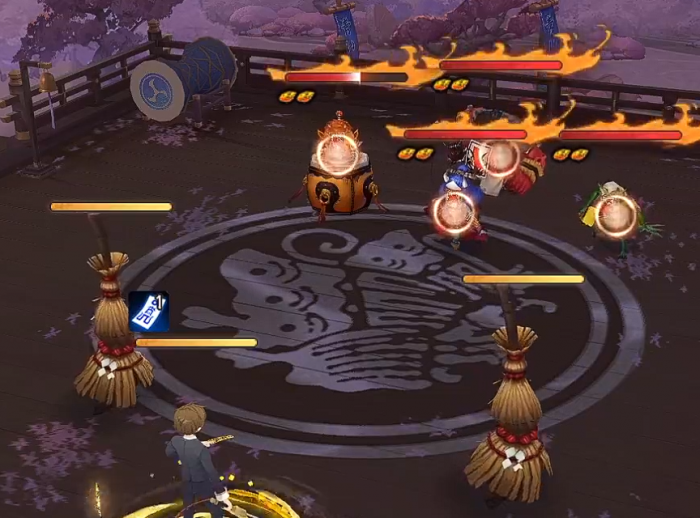Target the orange lantern drum enemy's glowing marker
700x518 pixels.
tap(337, 155)
